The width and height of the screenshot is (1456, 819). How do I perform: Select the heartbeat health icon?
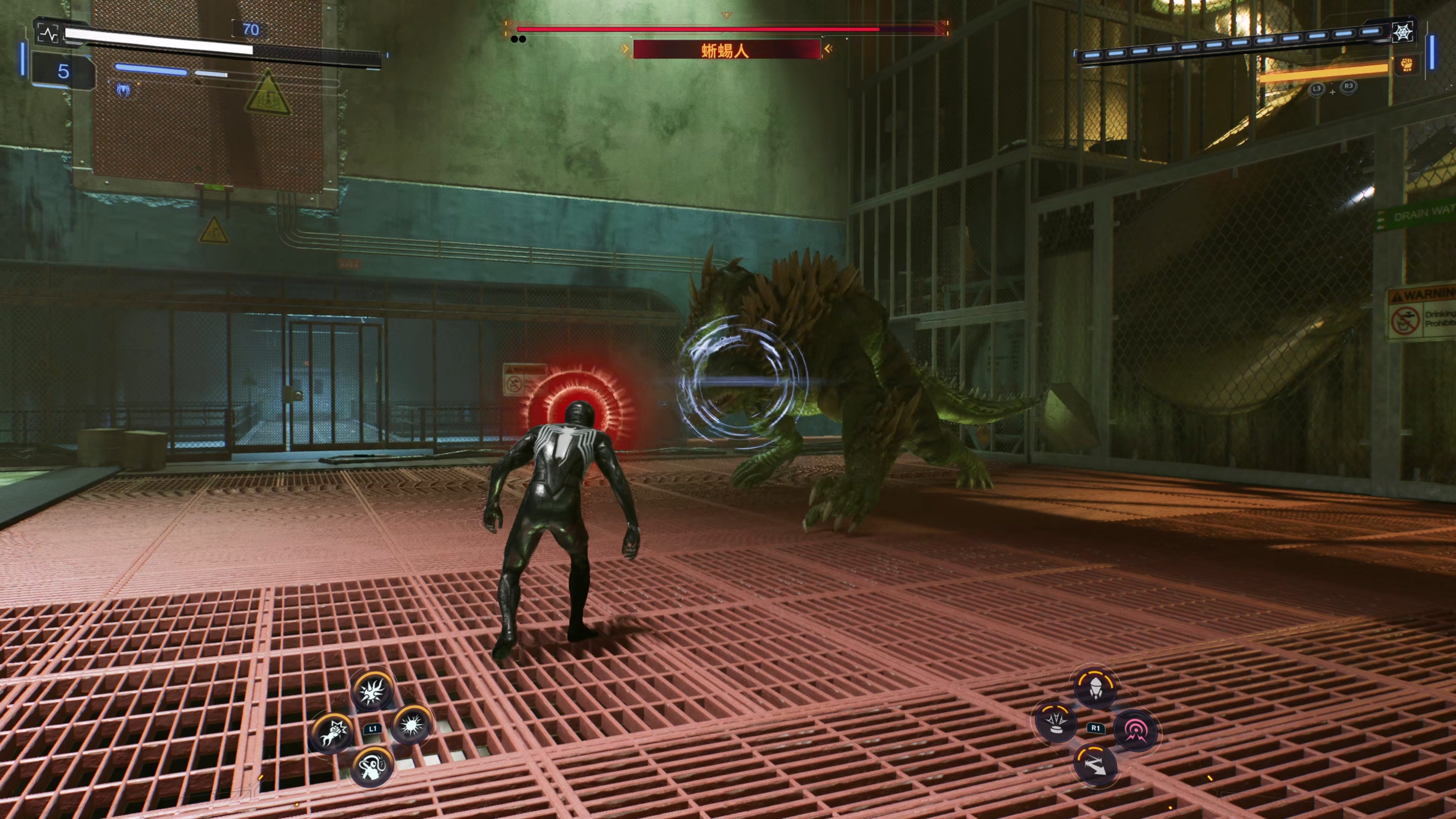tap(49, 34)
